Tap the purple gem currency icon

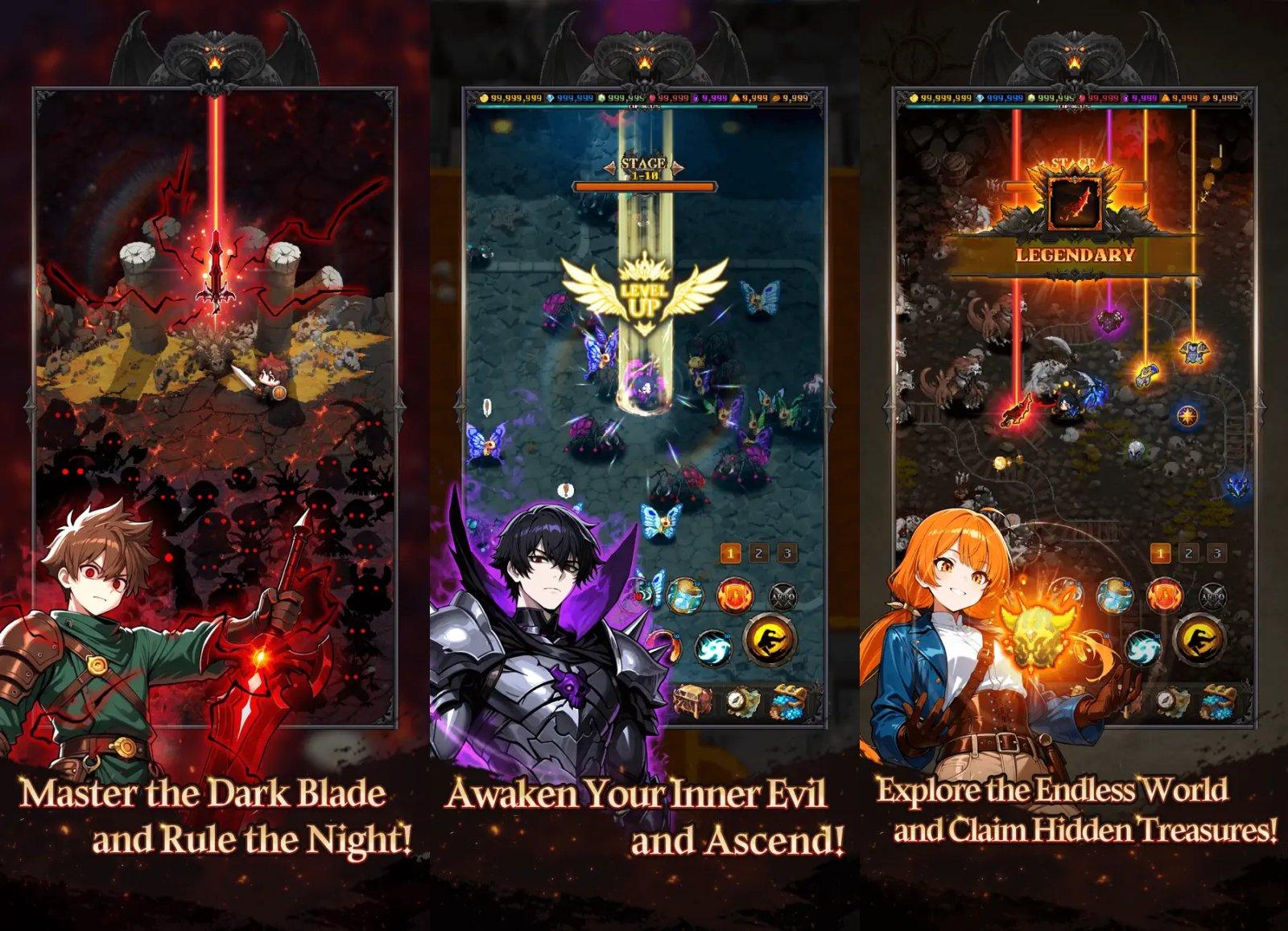tap(695, 98)
